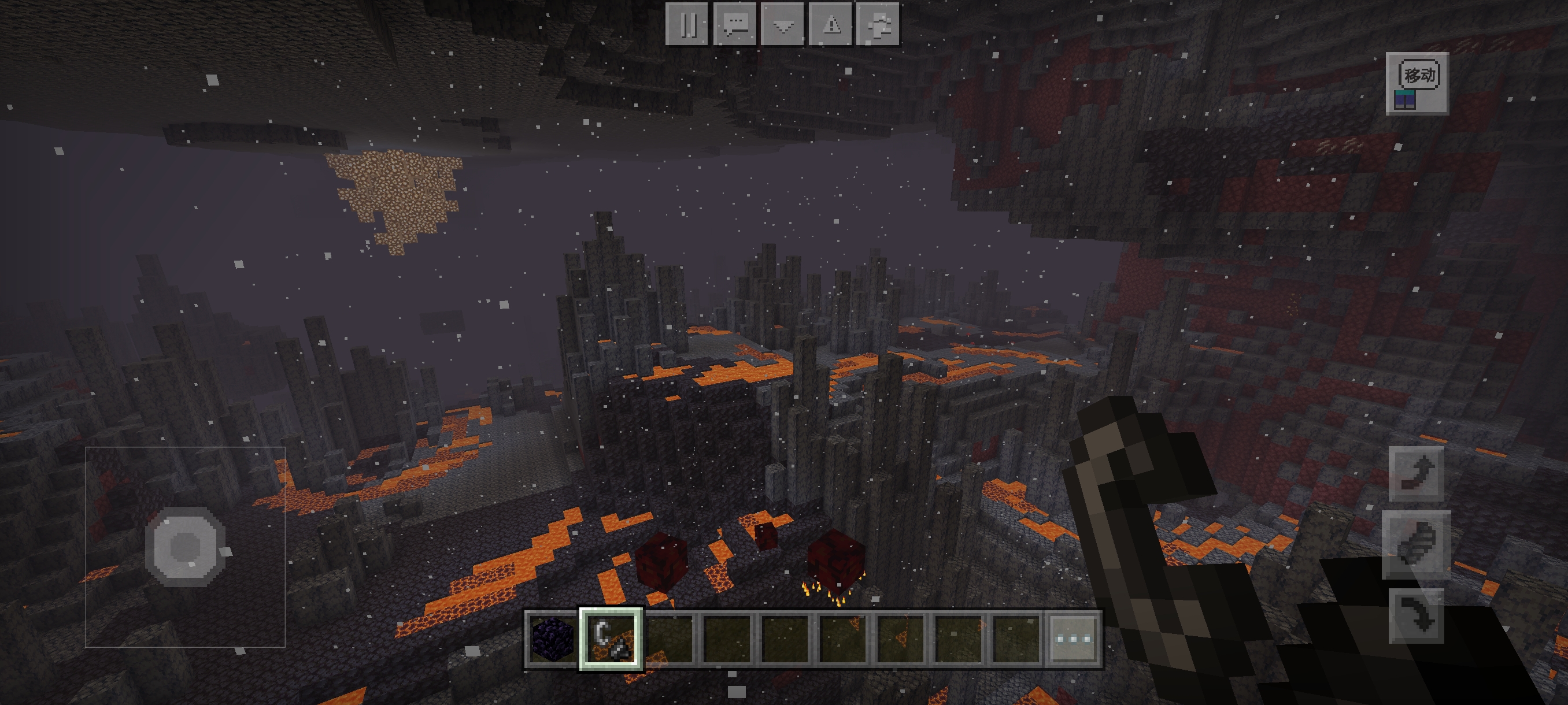1568x705 pixels.
Task: Open the emote character button
Action: [878, 24]
